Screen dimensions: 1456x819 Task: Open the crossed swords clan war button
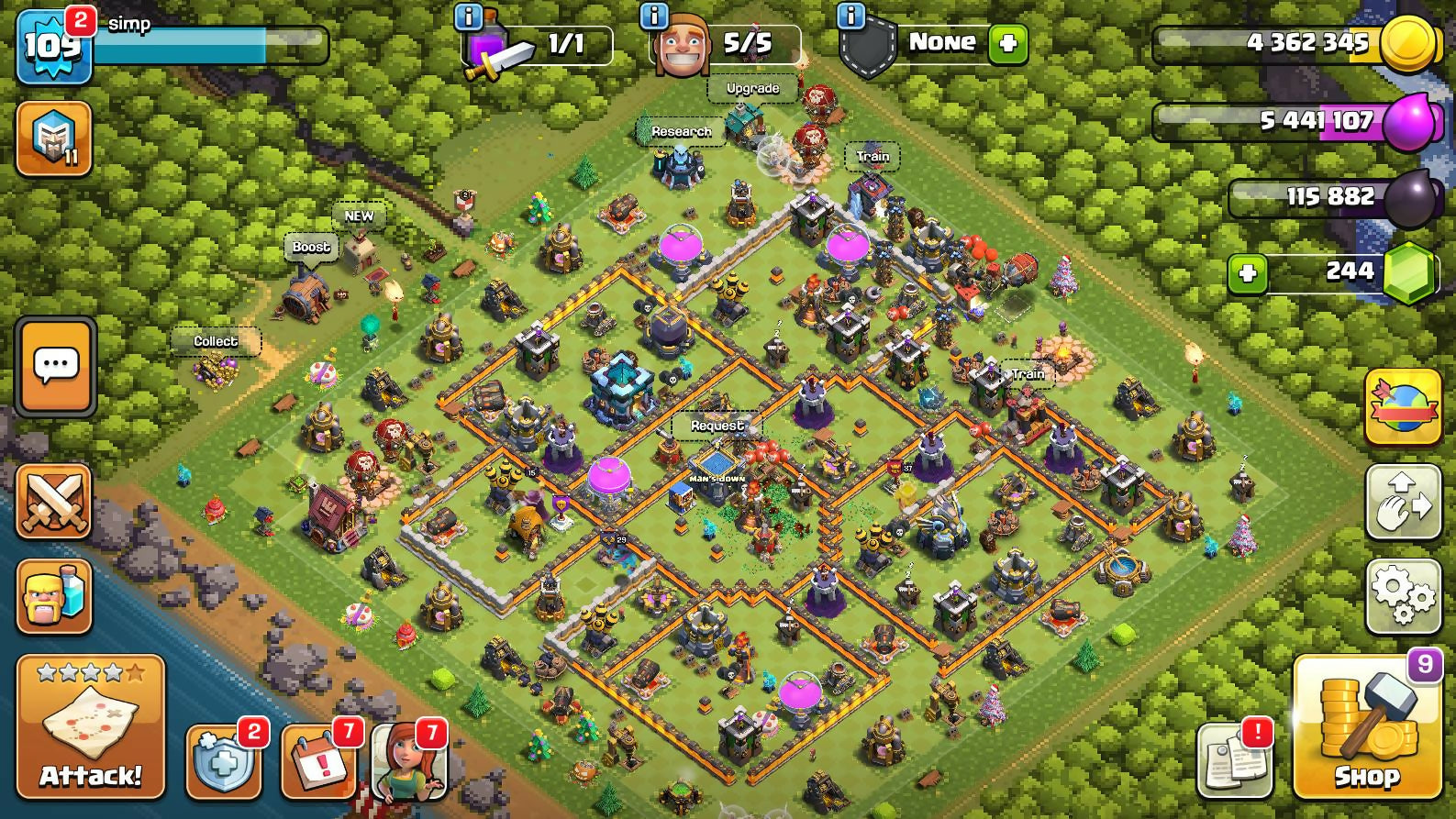54,501
